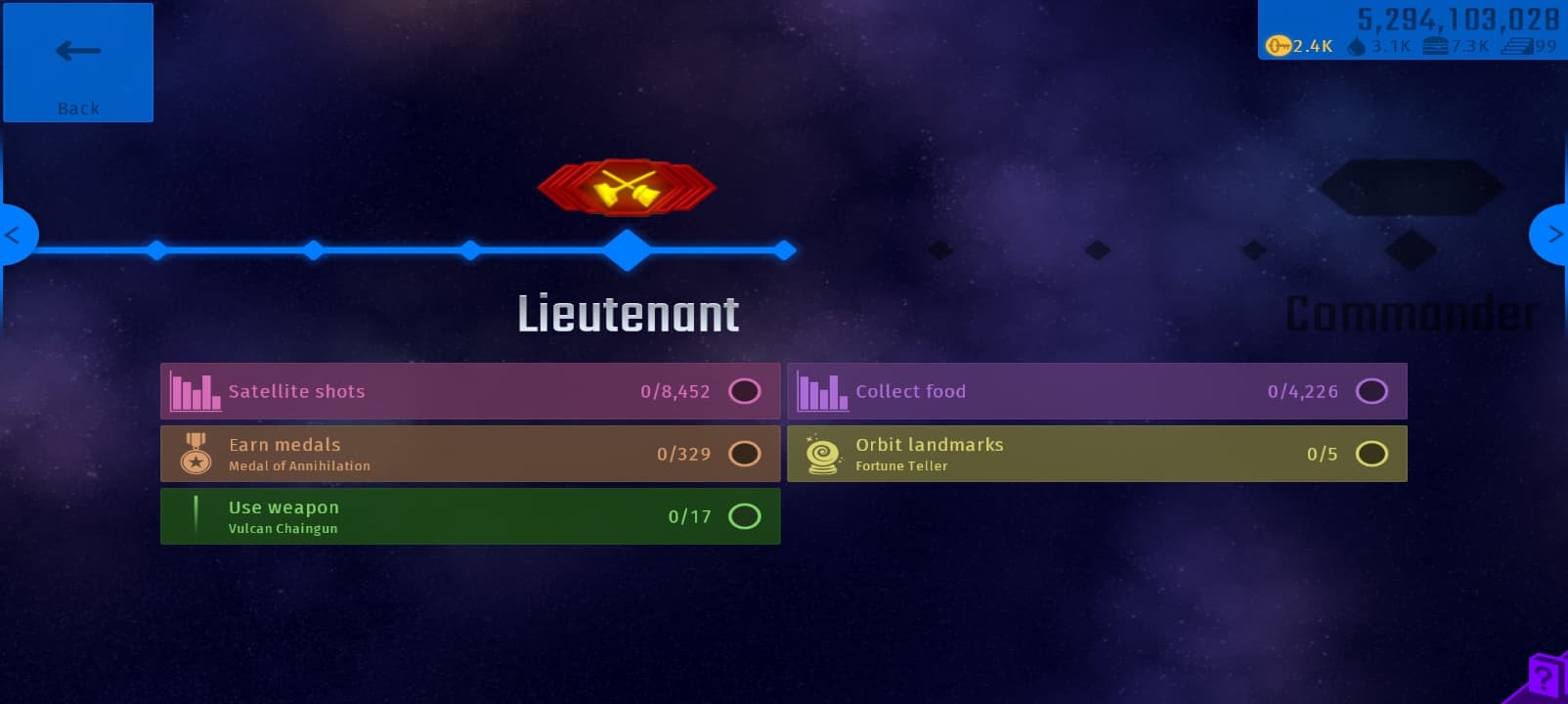Select the large Lieutenant diamond on the track

pyautogui.click(x=627, y=250)
